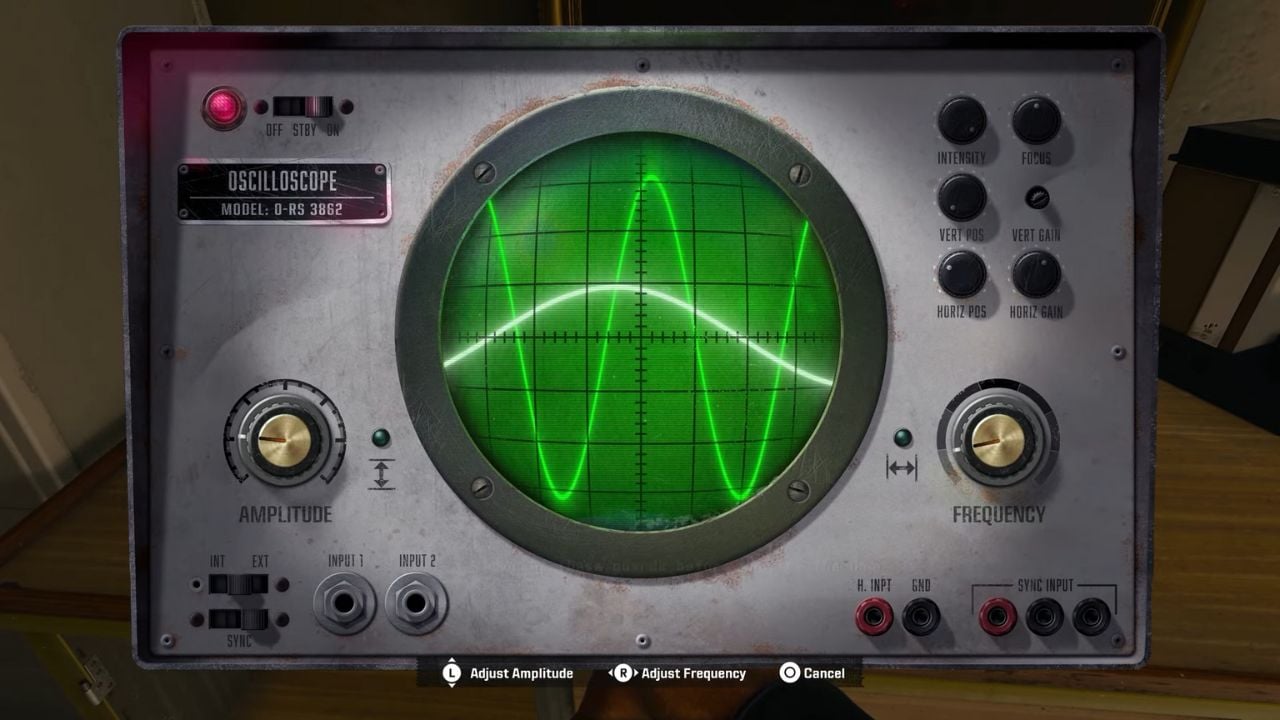Screen dimensions: 1280x720
Task: Select the horizontal frequency indicator icon
Action: 903,468
